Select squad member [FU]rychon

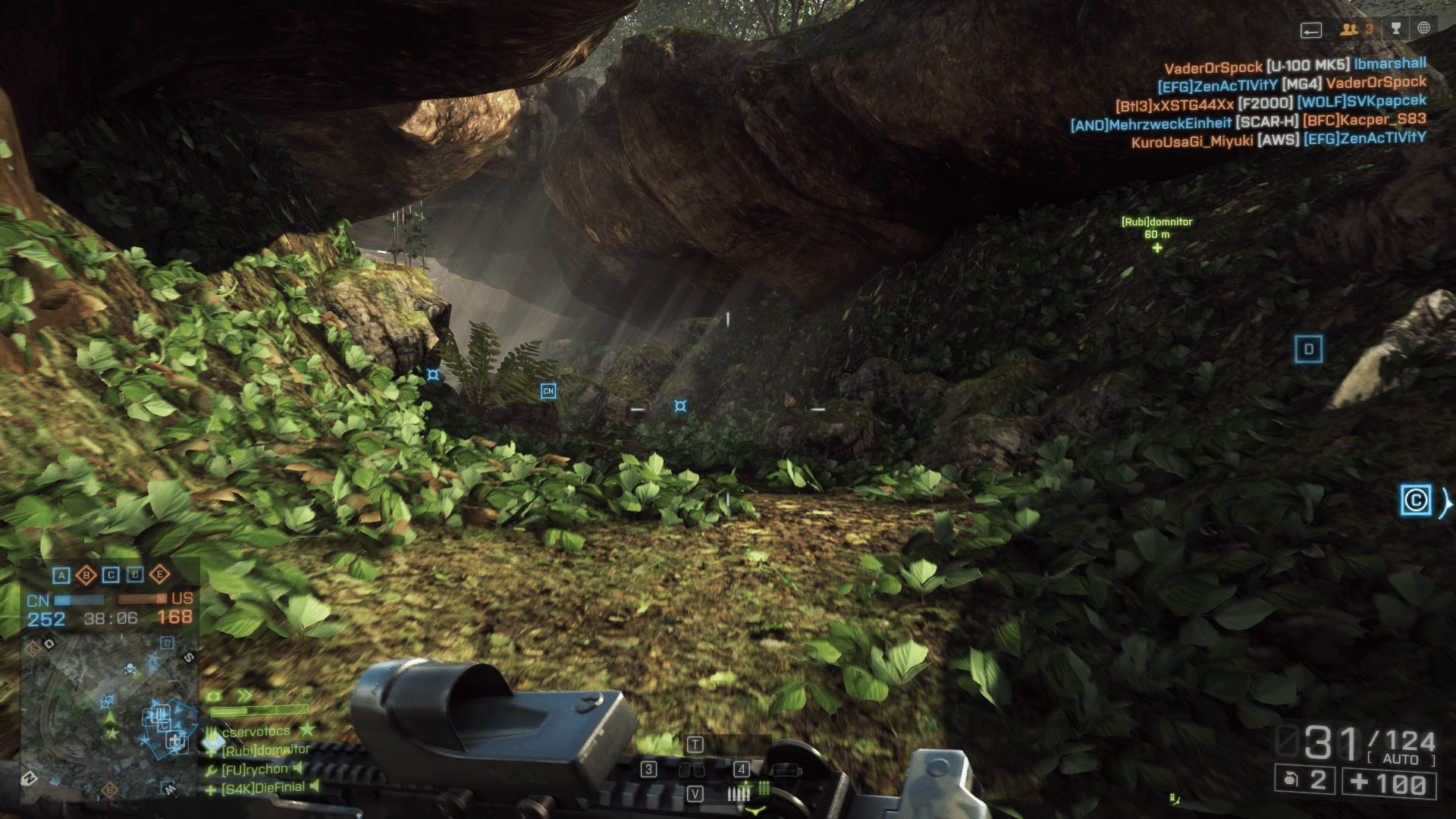[x=254, y=769]
